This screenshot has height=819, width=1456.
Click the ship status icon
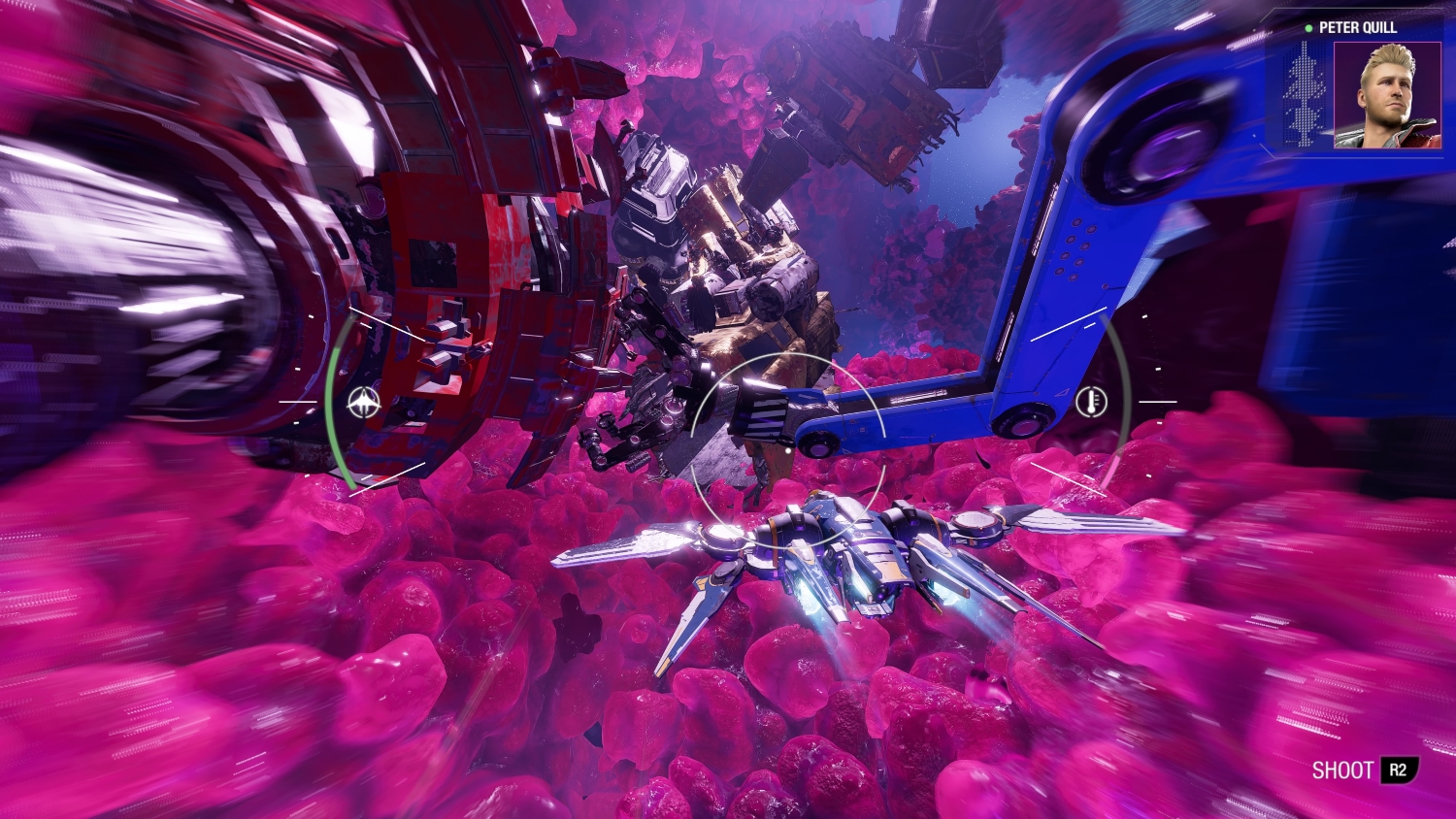[x=364, y=401]
